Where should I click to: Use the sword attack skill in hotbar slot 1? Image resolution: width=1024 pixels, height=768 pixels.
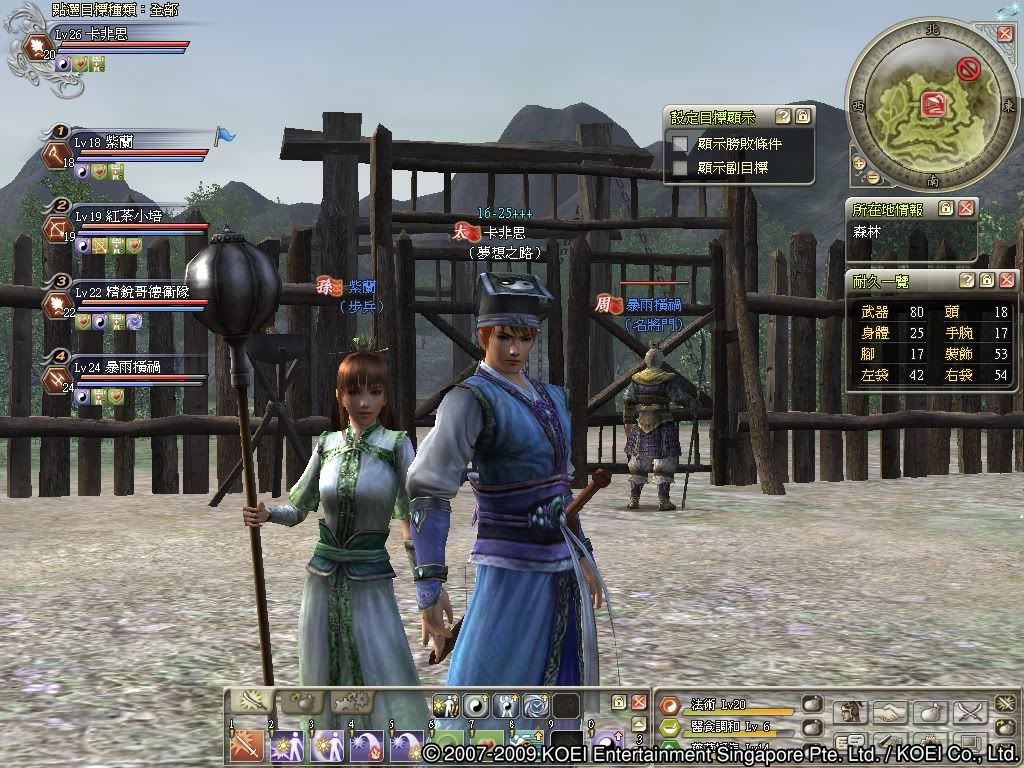tap(246, 747)
